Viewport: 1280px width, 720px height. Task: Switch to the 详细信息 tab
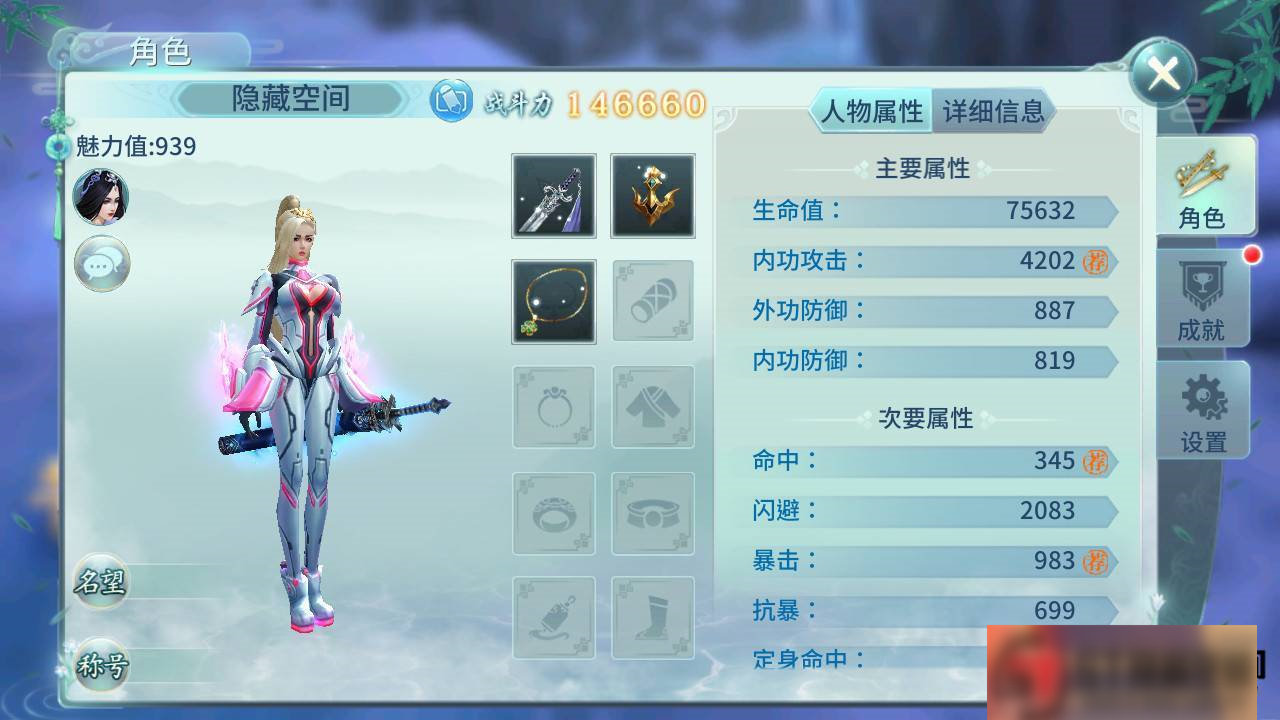click(x=994, y=113)
